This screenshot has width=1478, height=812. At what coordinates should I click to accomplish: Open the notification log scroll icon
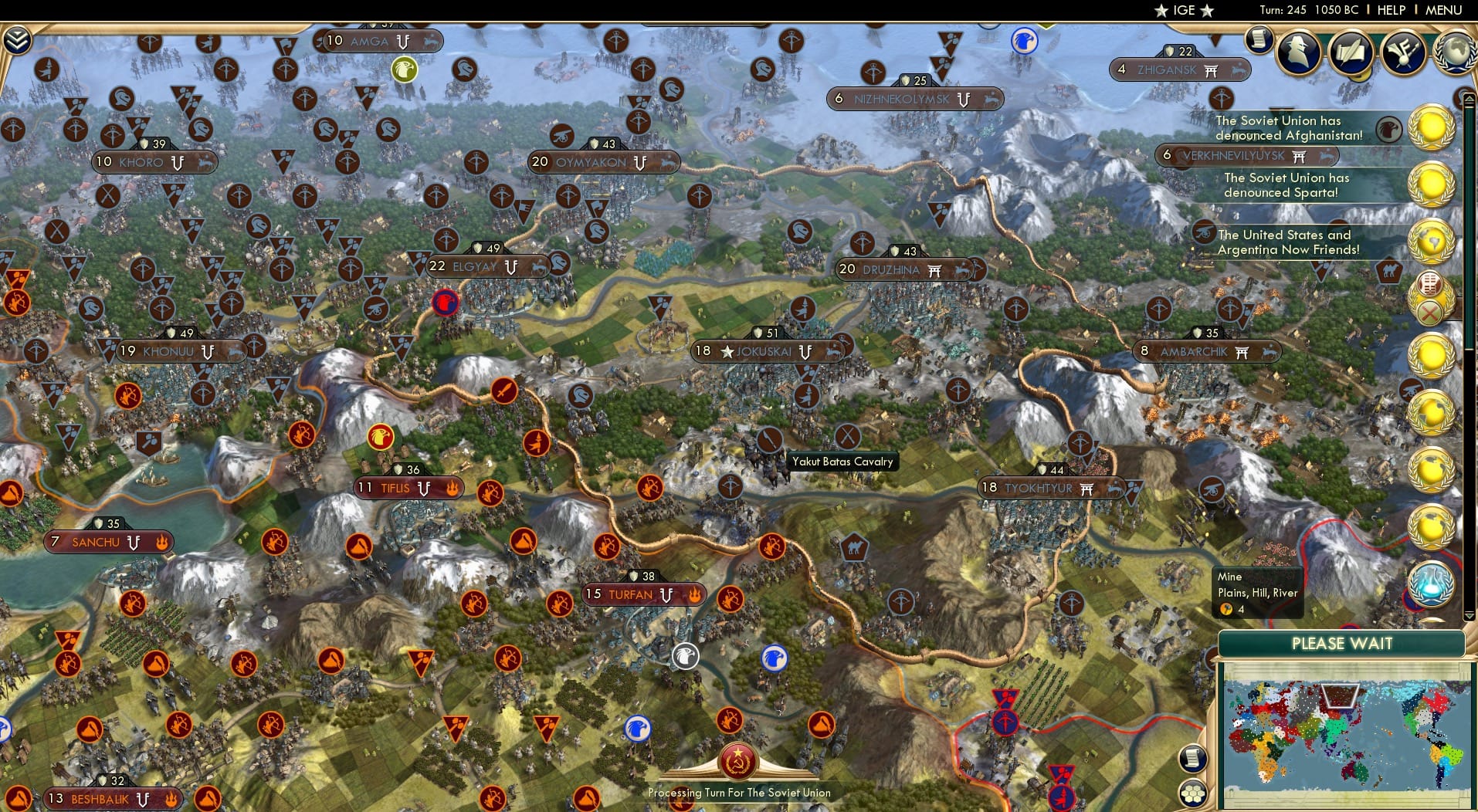coord(1261,39)
